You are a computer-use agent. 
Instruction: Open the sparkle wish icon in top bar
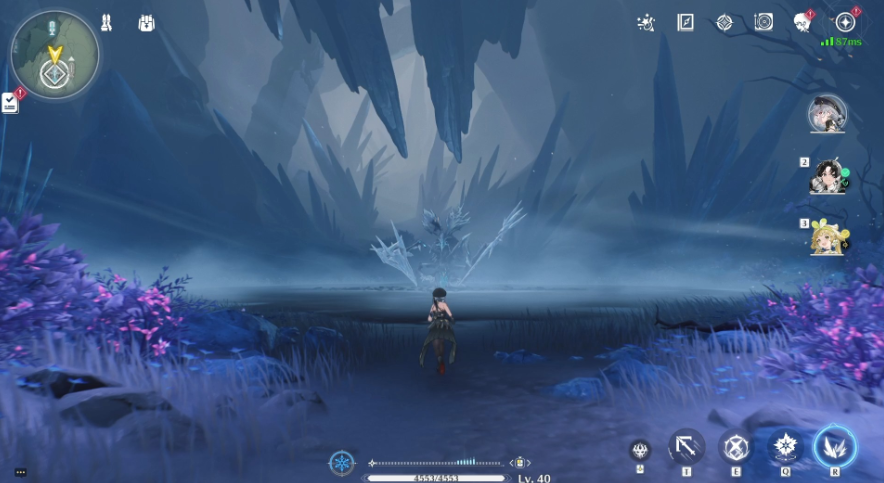coord(646,22)
